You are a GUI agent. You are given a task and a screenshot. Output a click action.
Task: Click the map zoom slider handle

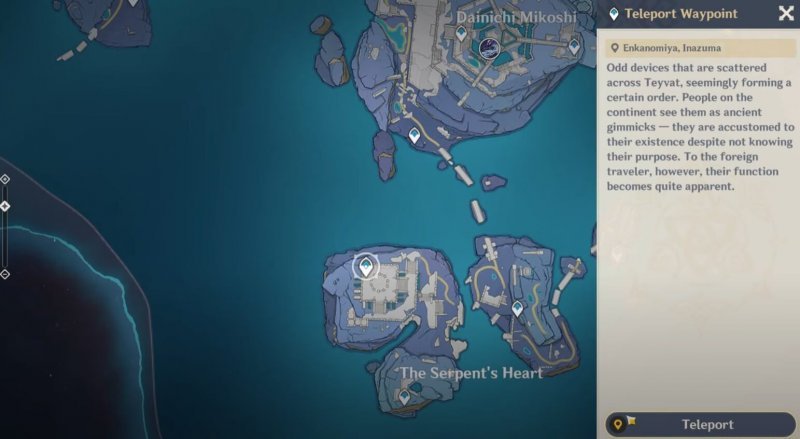tap(5, 206)
